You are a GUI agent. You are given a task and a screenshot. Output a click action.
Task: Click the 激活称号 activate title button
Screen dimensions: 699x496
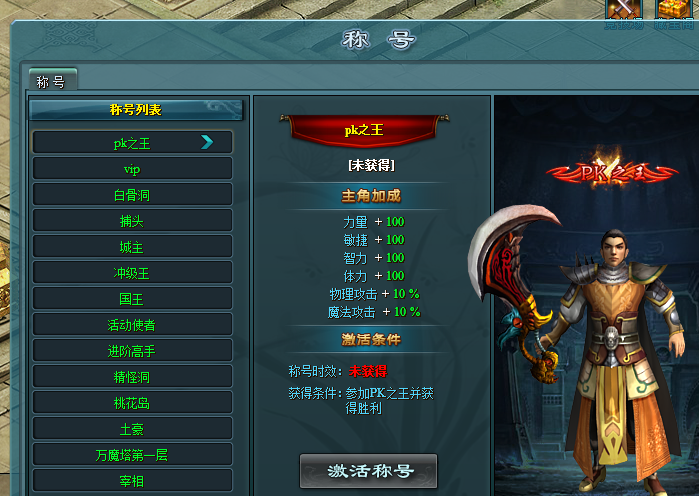[368, 471]
